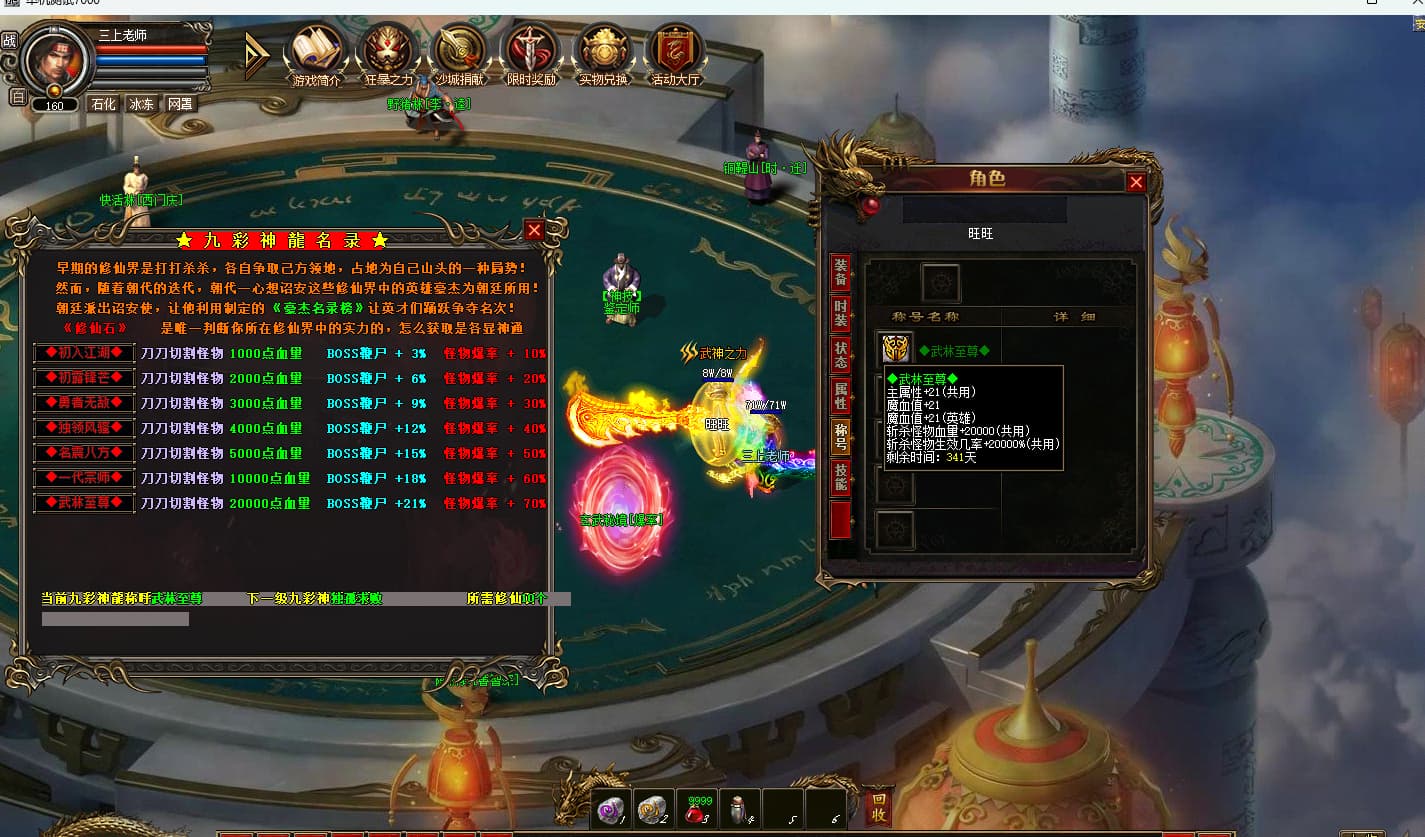
Task: Open the 游戏简介 book icon
Action: point(316,50)
